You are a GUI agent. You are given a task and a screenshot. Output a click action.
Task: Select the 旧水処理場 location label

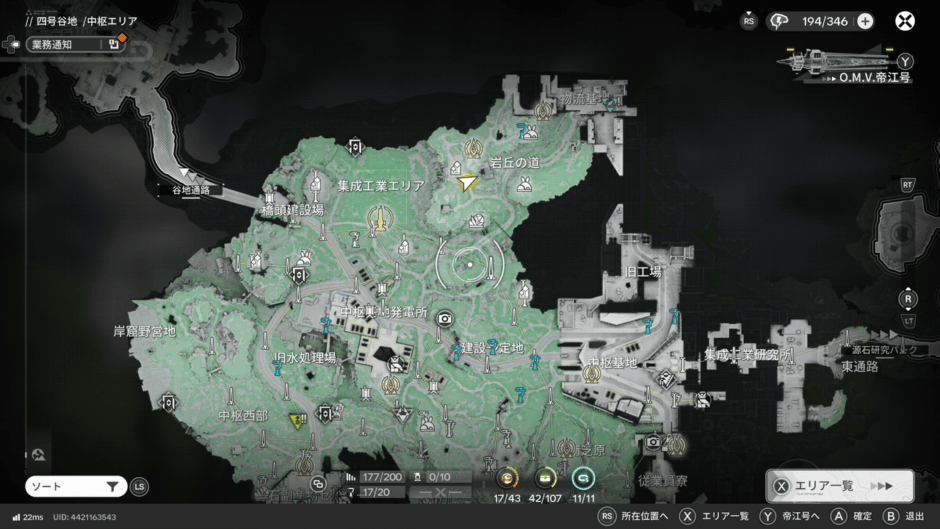tap(304, 357)
